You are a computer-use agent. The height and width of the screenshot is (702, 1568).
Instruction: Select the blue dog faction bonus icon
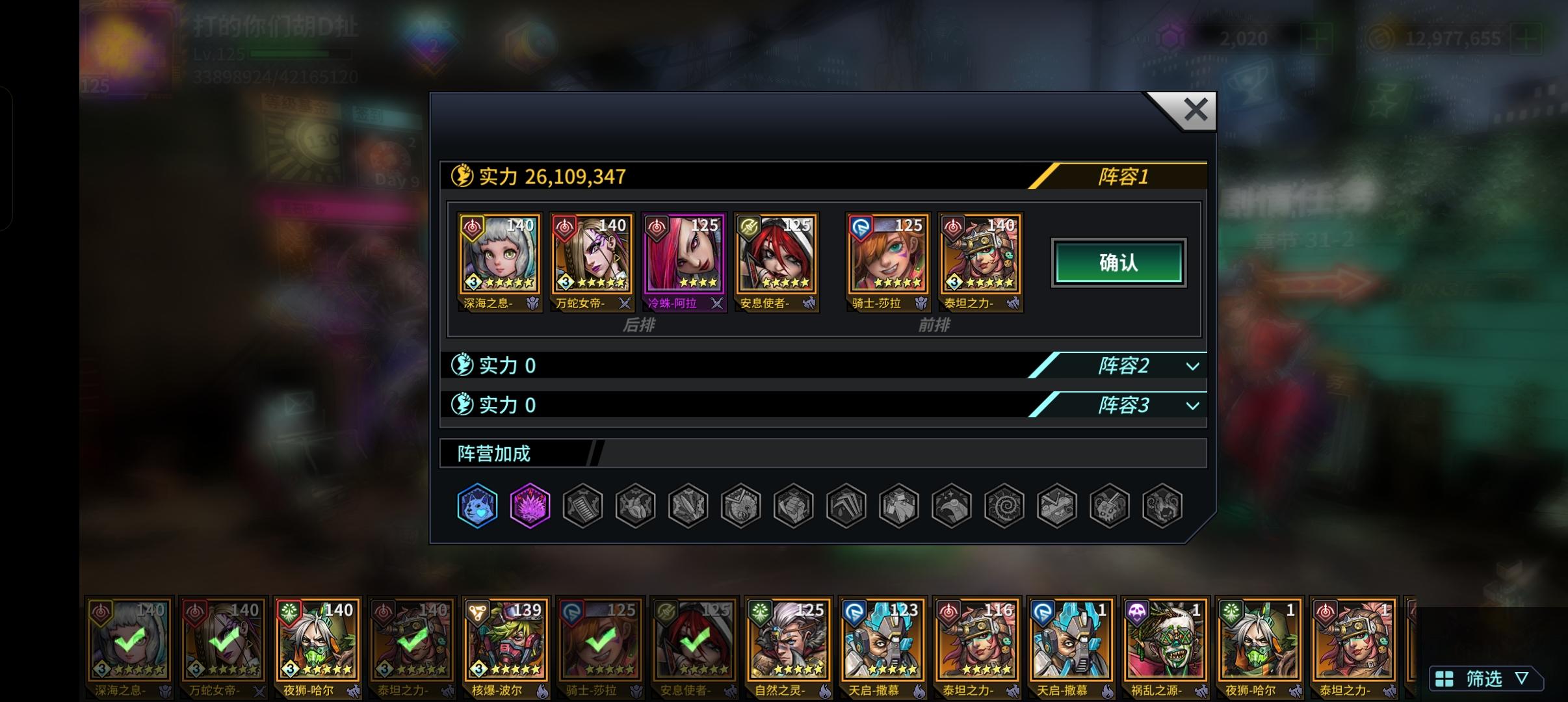[478, 506]
